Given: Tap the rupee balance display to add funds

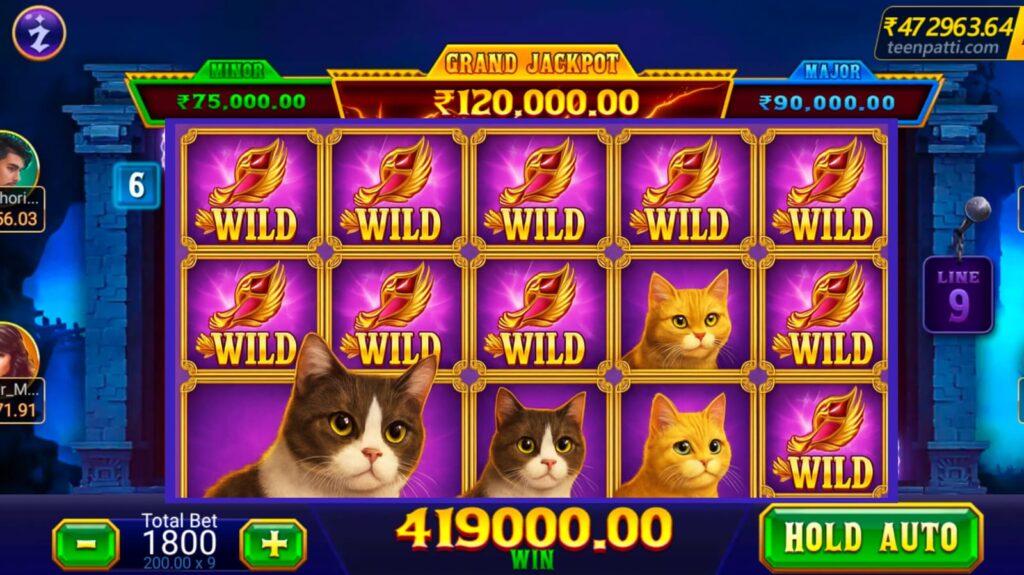Looking at the screenshot, I should pos(949,33).
